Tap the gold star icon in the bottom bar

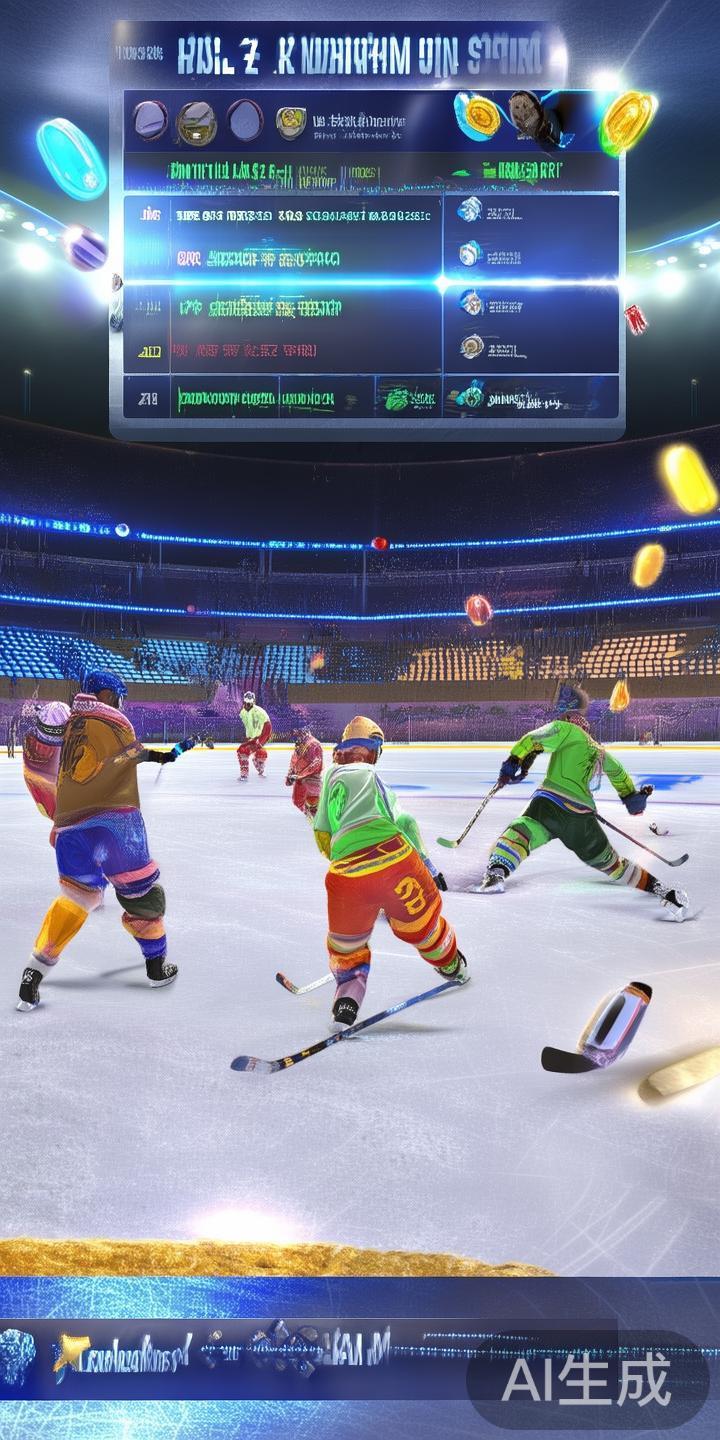coord(69,1352)
